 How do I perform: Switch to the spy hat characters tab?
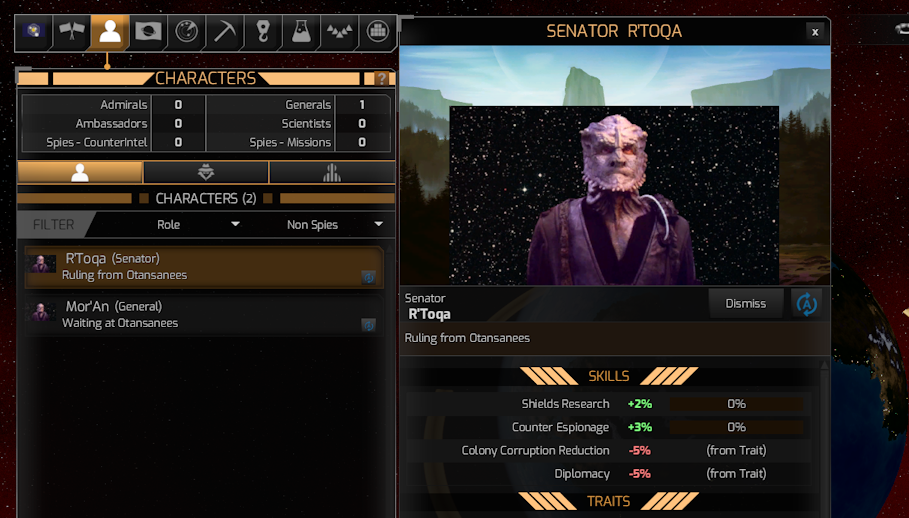[205, 172]
